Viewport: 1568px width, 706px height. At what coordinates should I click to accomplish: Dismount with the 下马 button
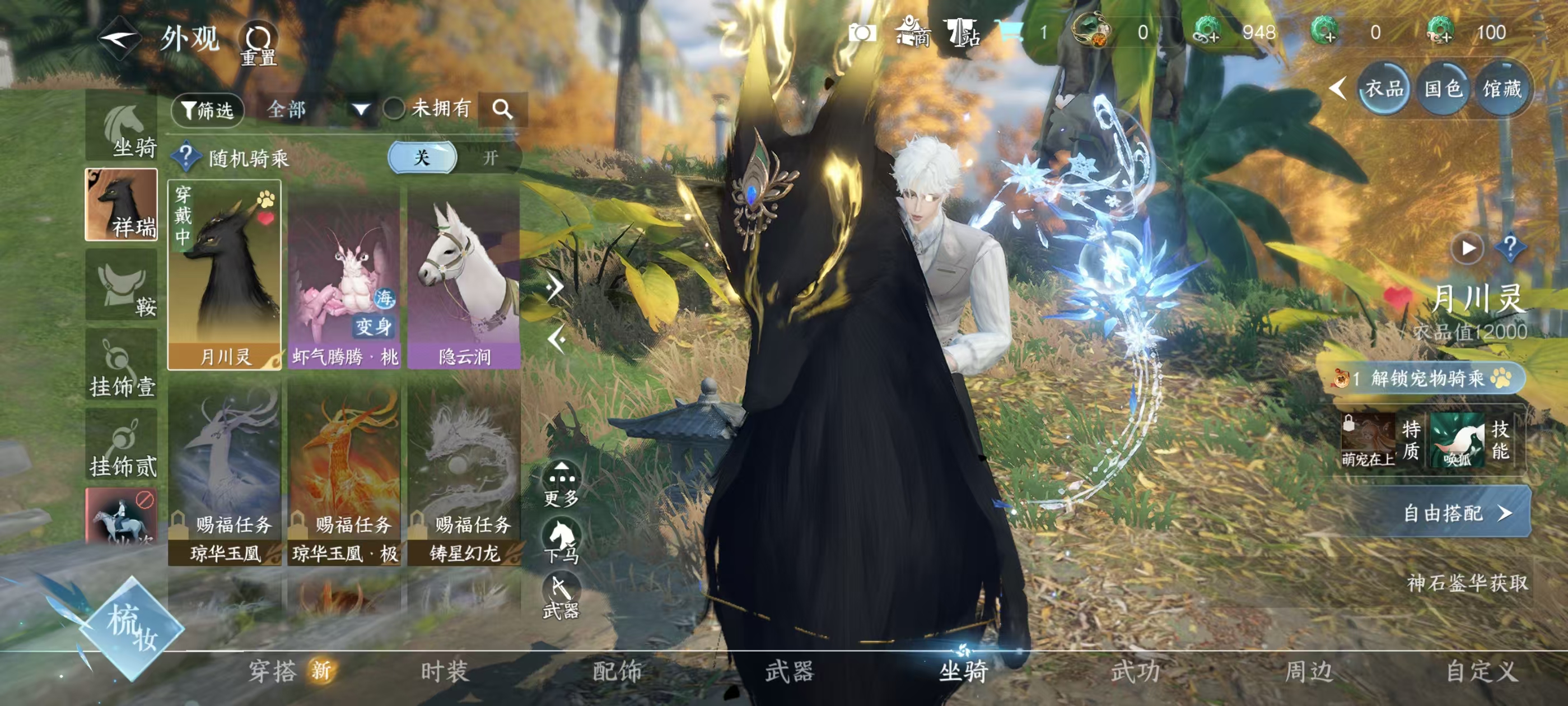click(x=561, y=540)
